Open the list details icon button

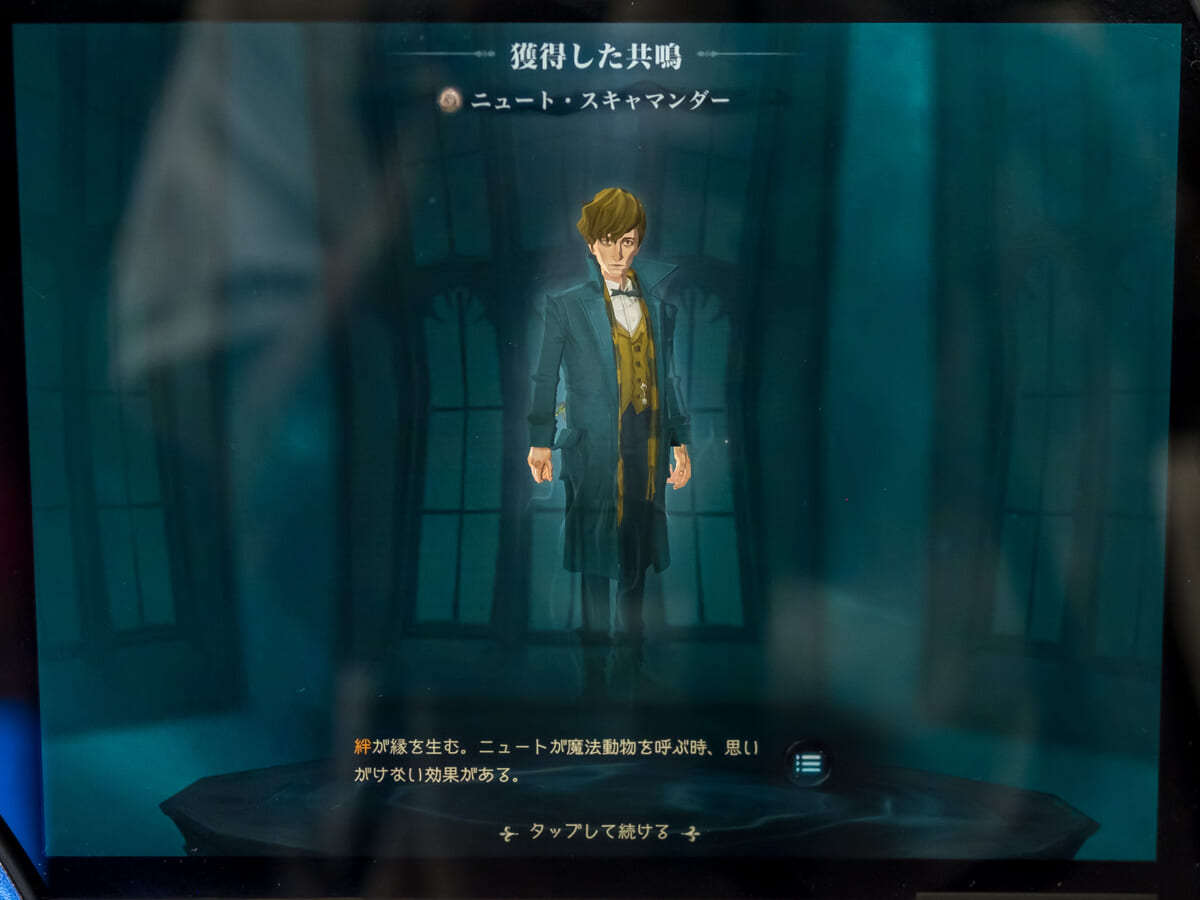[808, 764]
